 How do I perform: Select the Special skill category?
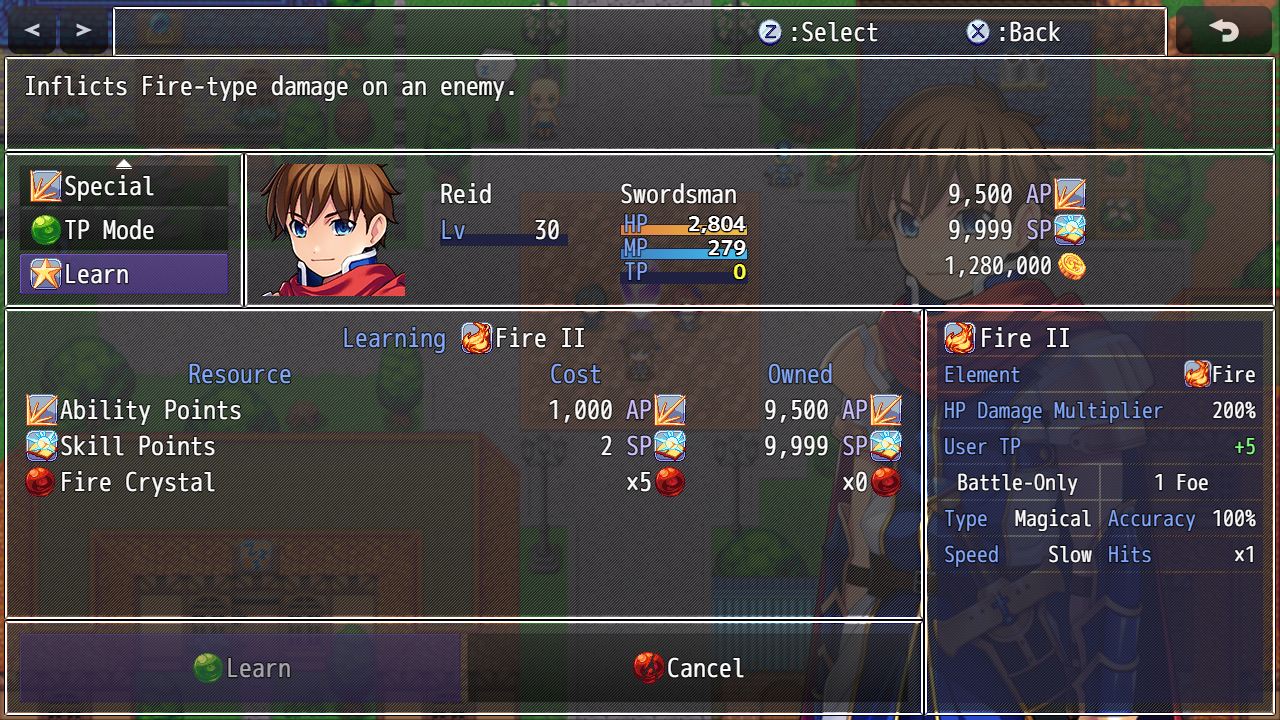pyautogui.click(x=124, y=187)
